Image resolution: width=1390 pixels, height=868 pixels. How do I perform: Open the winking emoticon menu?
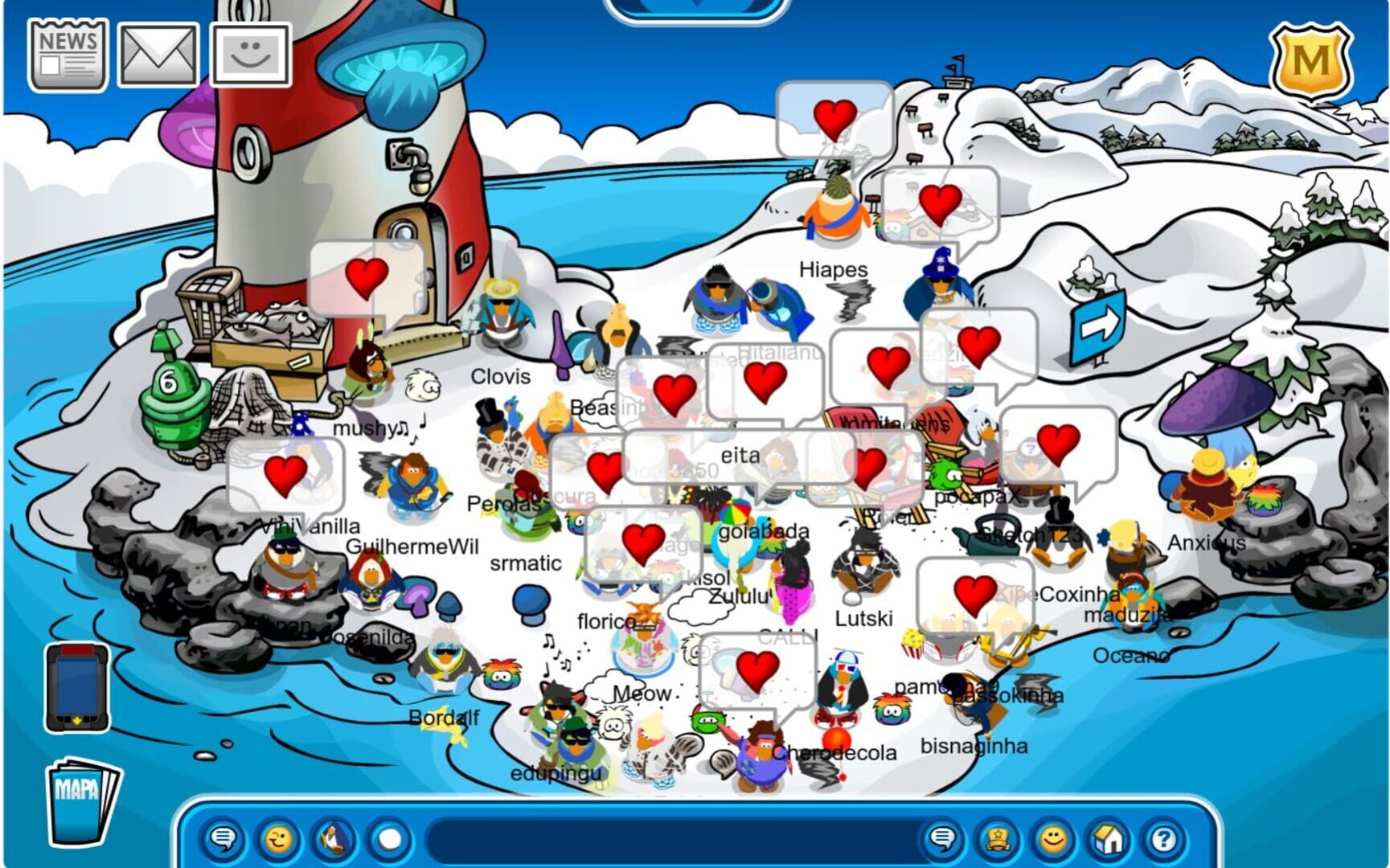[x=277, y=839]
